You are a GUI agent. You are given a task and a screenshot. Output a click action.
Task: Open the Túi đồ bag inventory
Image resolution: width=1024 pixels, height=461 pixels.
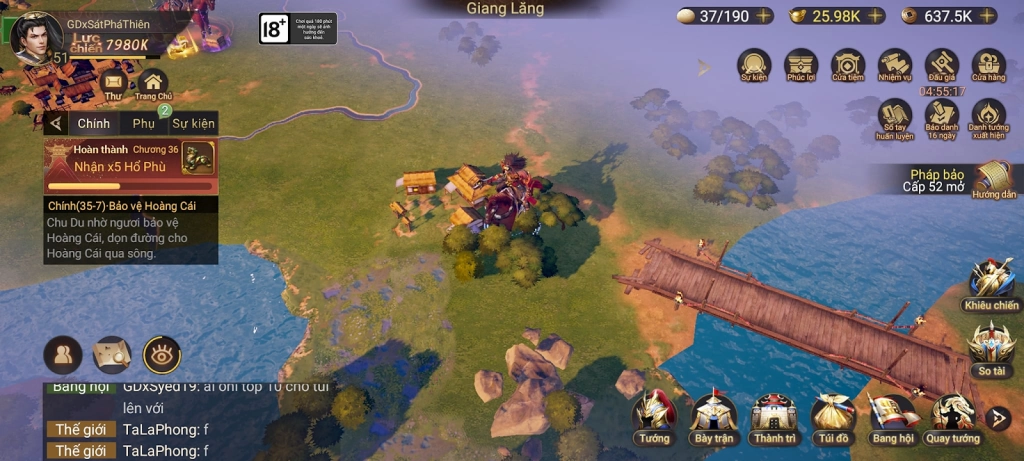pos(832,414)
